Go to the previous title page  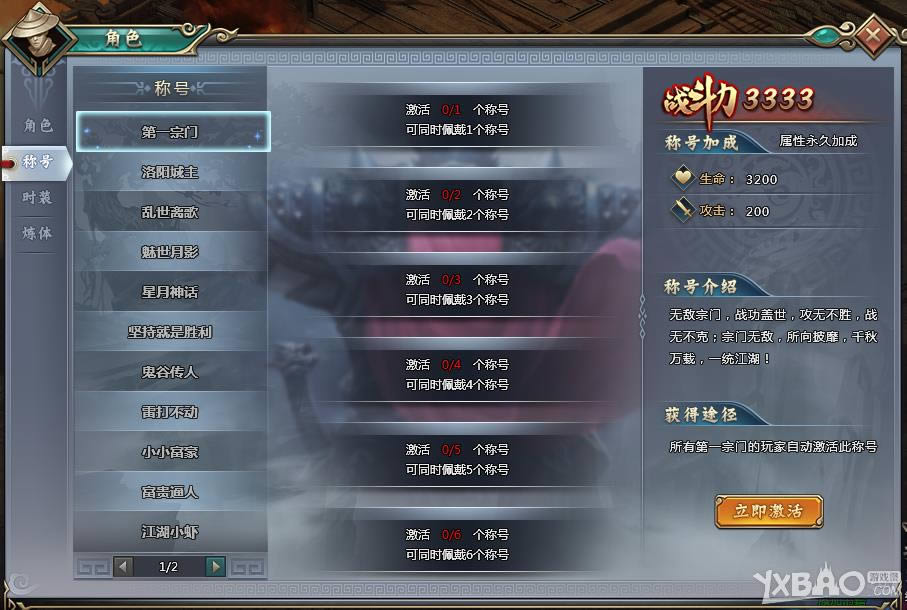124,567
